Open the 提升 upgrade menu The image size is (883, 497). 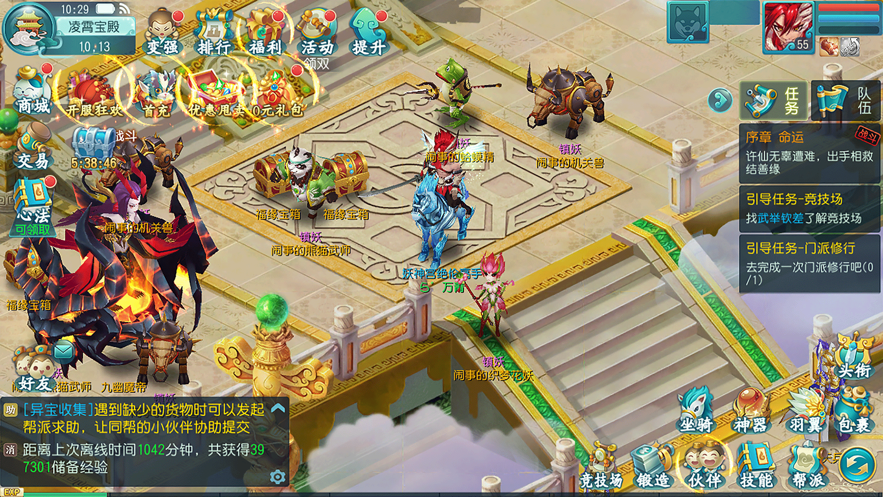point(368,32)
